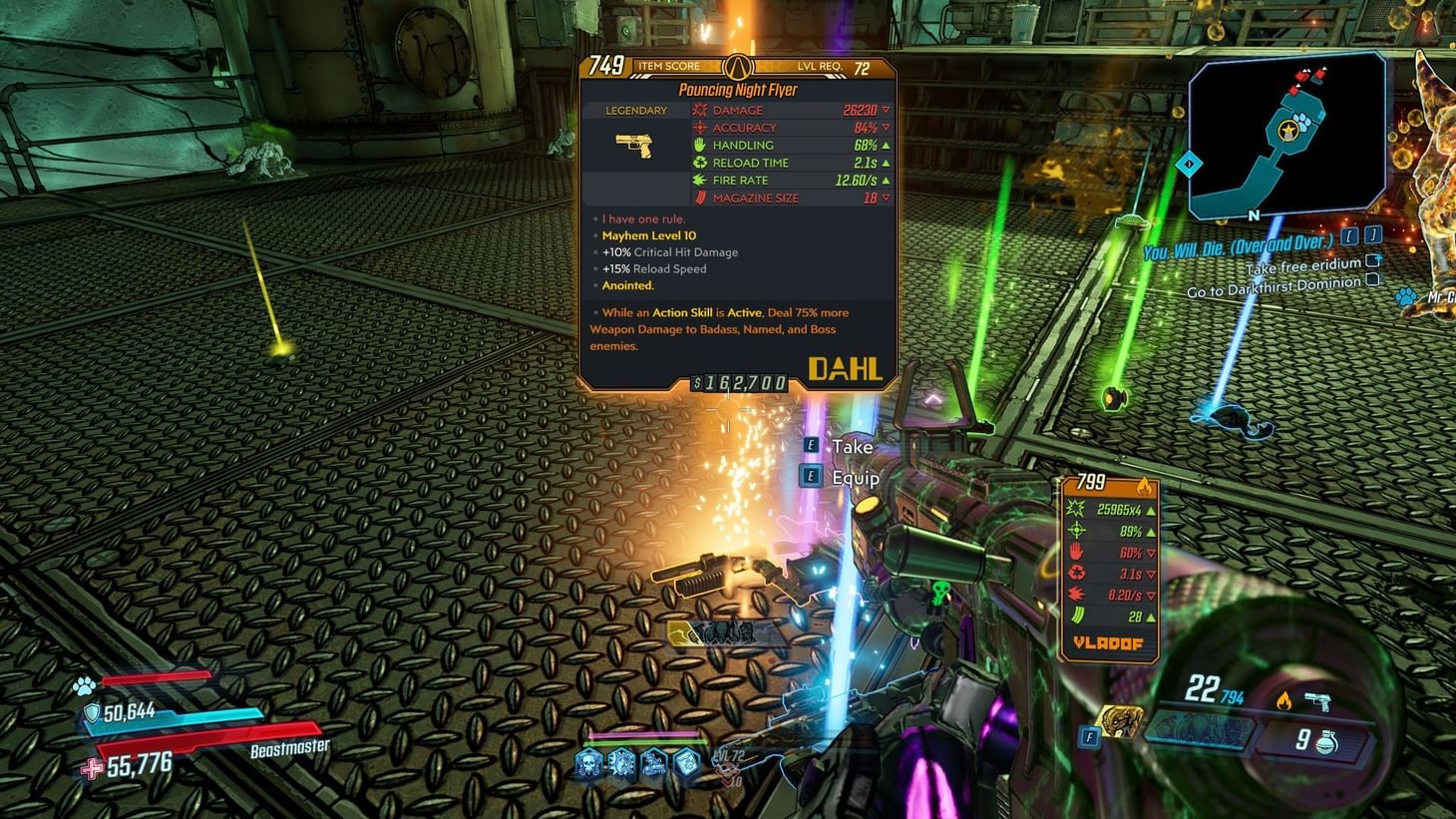Check the 'Go to Darkthirst Dominion' objective box

[1375, 282]
